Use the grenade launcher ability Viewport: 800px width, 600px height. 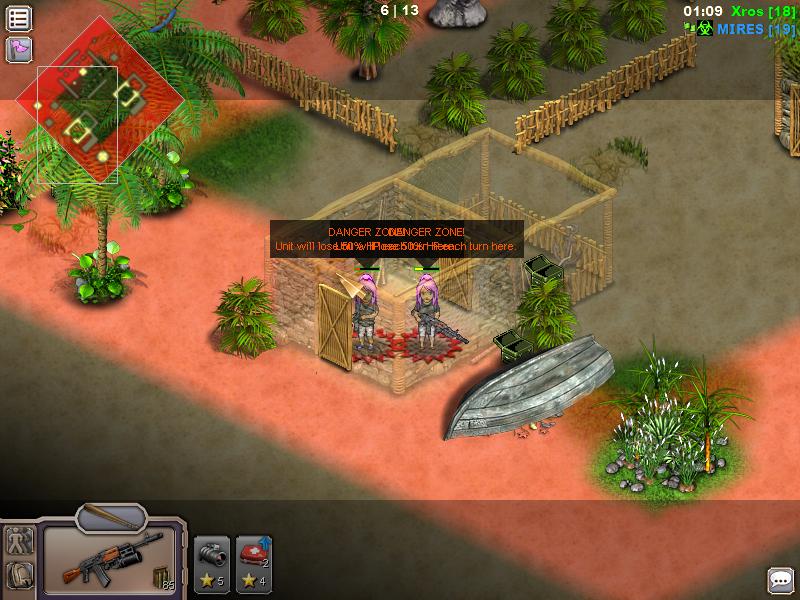[x=211, y=564]
